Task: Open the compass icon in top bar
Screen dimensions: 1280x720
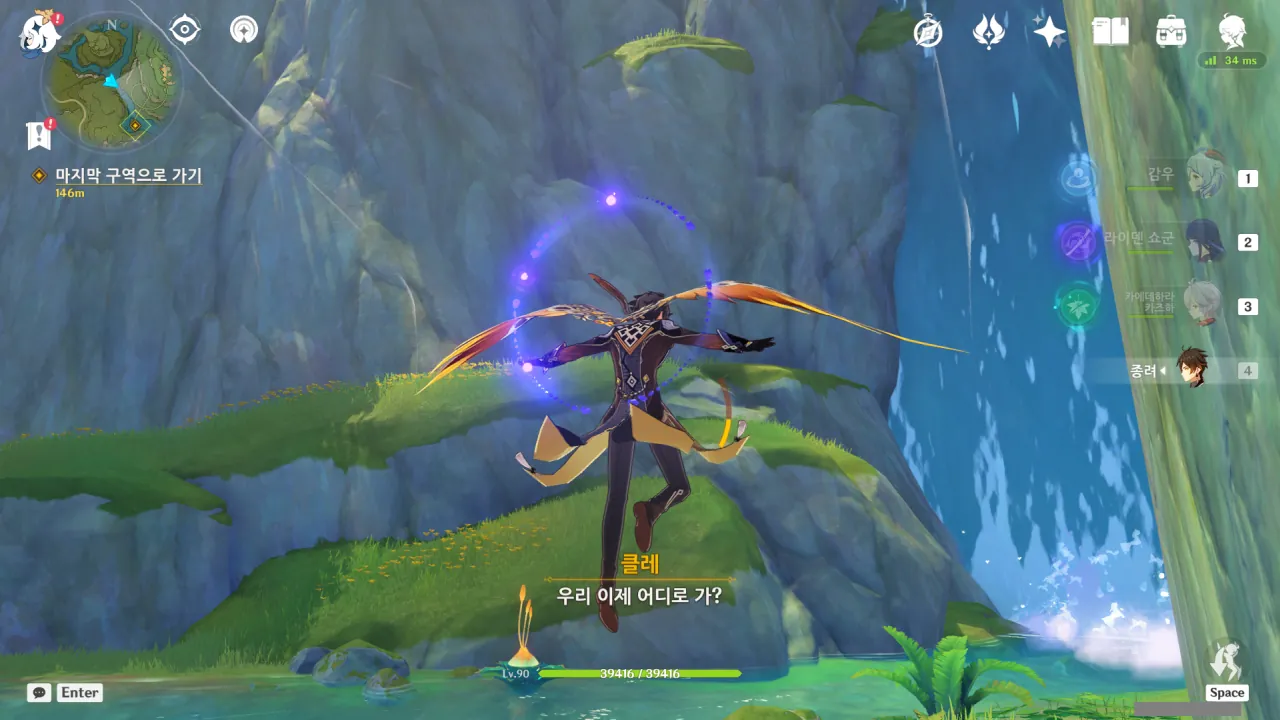Action: click(928, 32)
